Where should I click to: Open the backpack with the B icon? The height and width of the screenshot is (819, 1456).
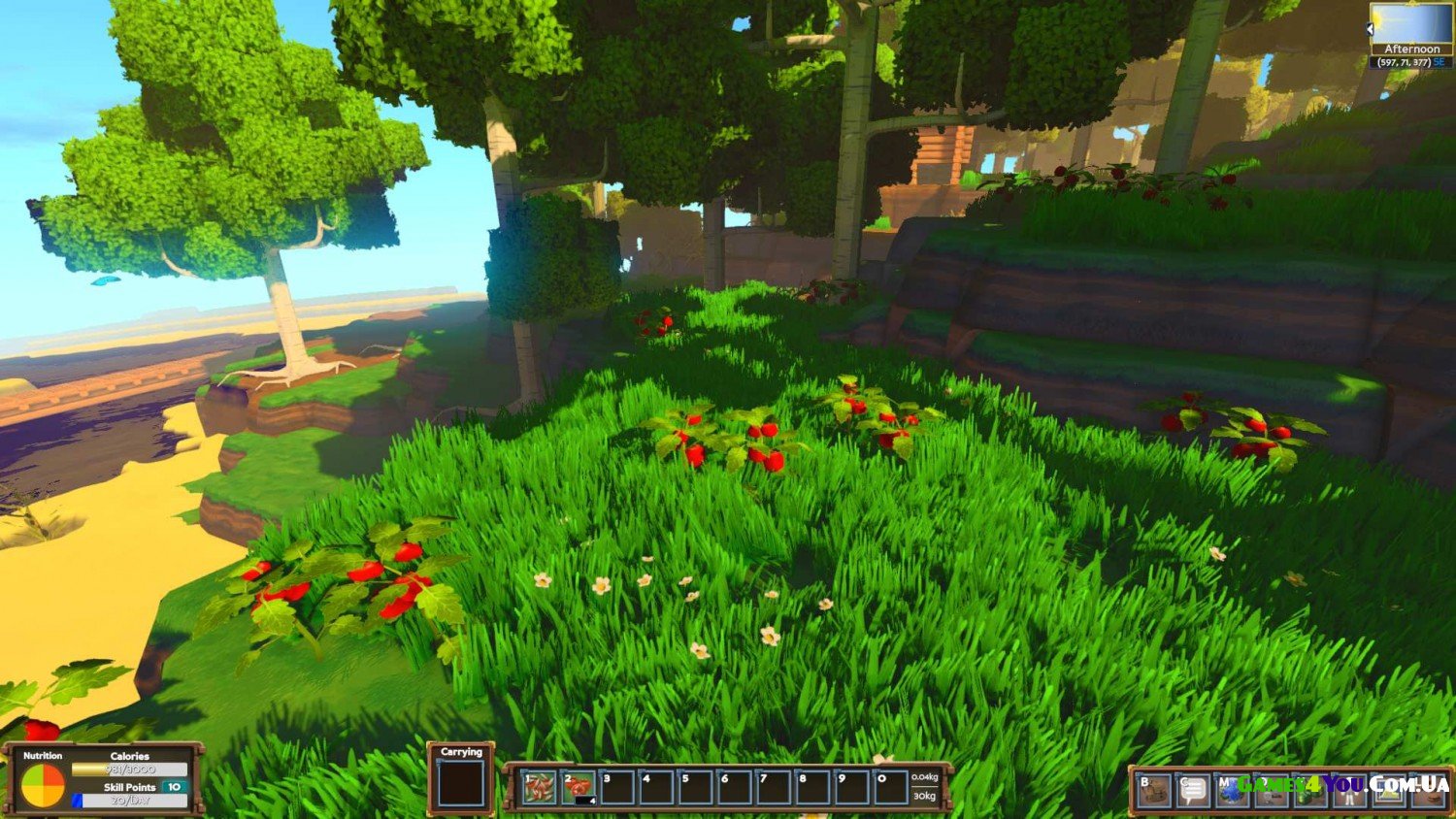[1153, 790]
